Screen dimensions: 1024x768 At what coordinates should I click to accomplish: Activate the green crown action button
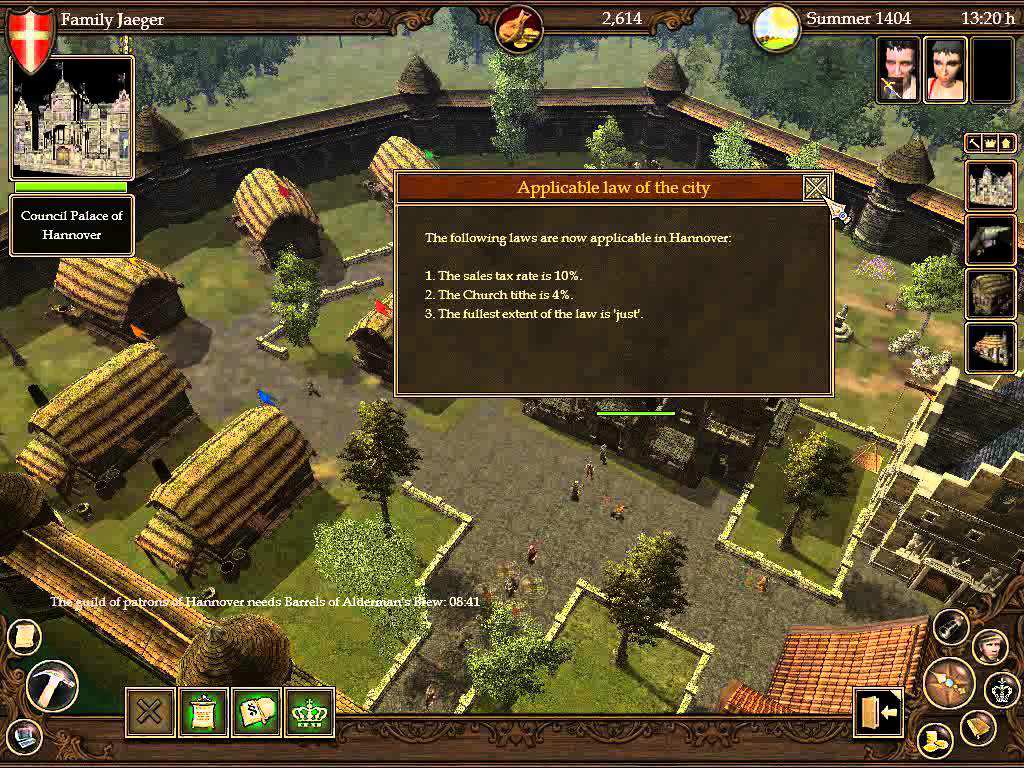309,712
